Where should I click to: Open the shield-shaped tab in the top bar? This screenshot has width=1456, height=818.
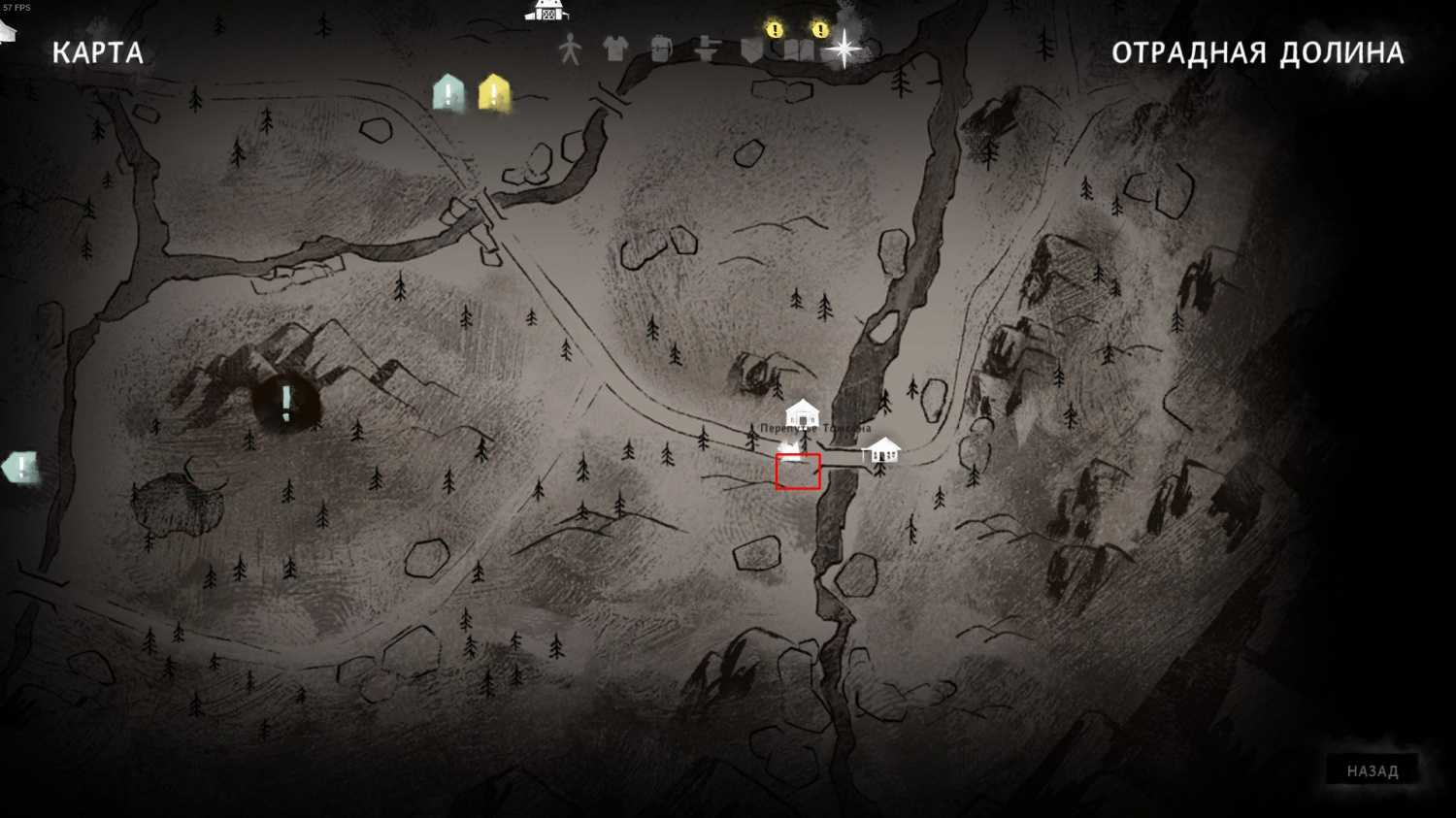[751, 49]
